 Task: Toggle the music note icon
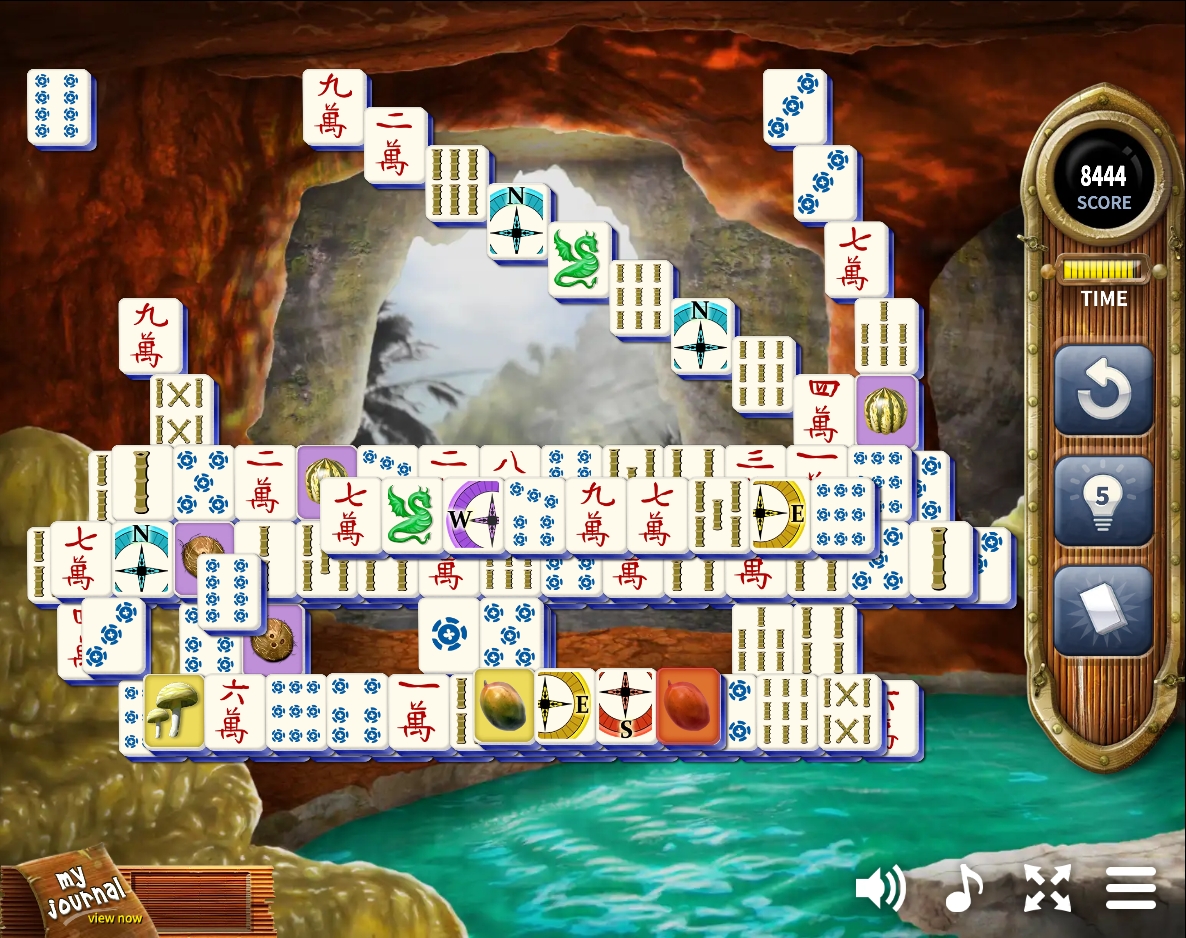click(964, 888)
